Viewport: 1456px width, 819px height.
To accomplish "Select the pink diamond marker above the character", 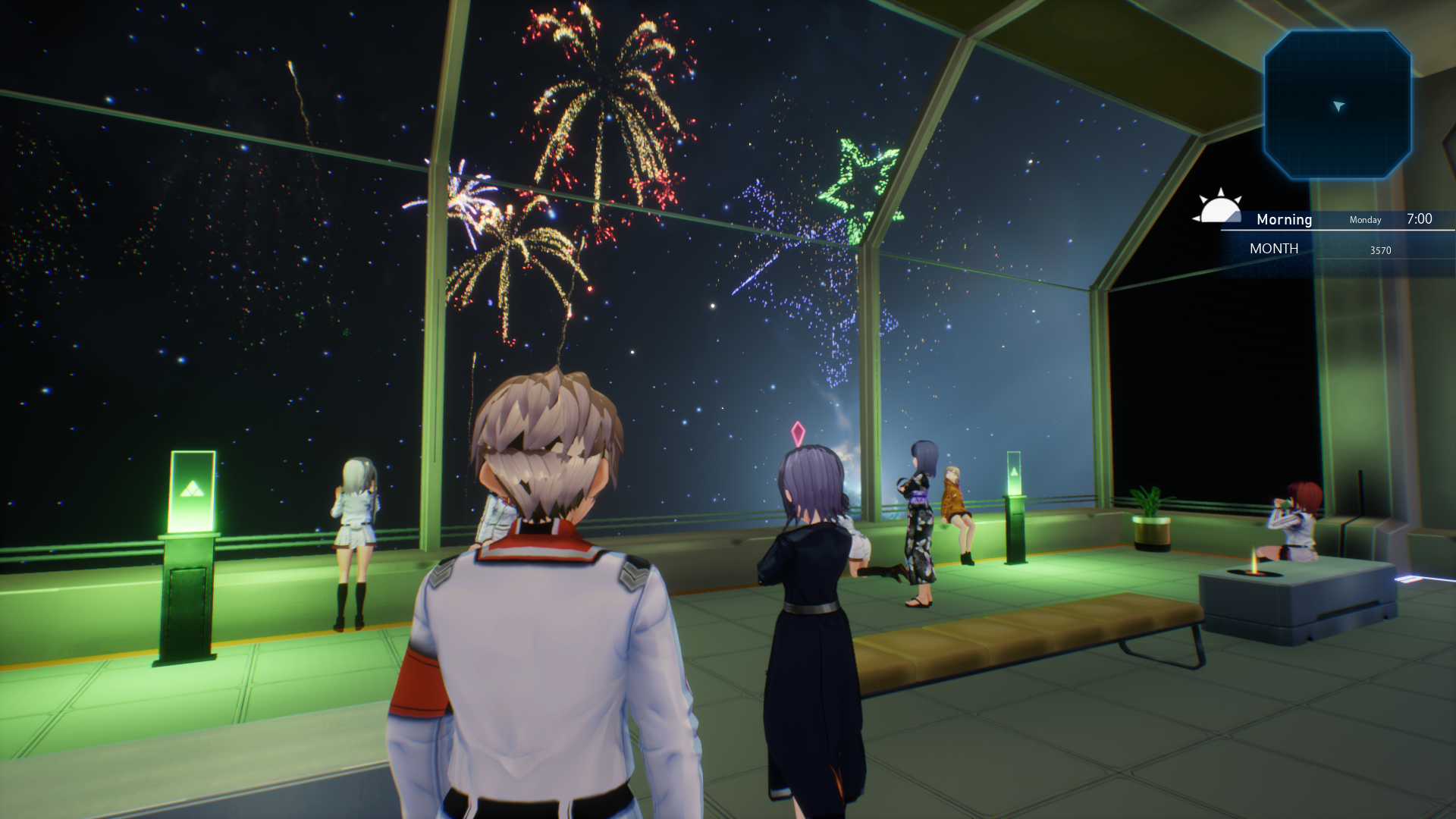I will click(798, 434).
